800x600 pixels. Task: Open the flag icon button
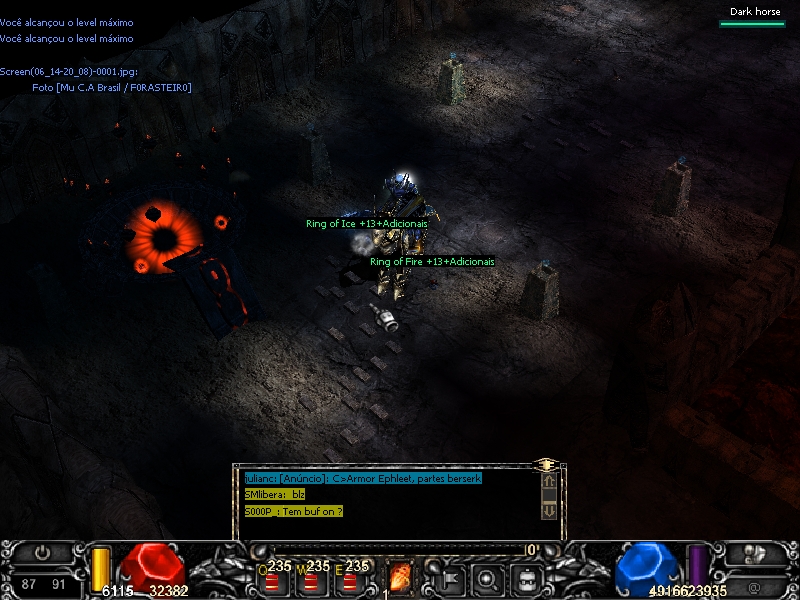[450, 577]
